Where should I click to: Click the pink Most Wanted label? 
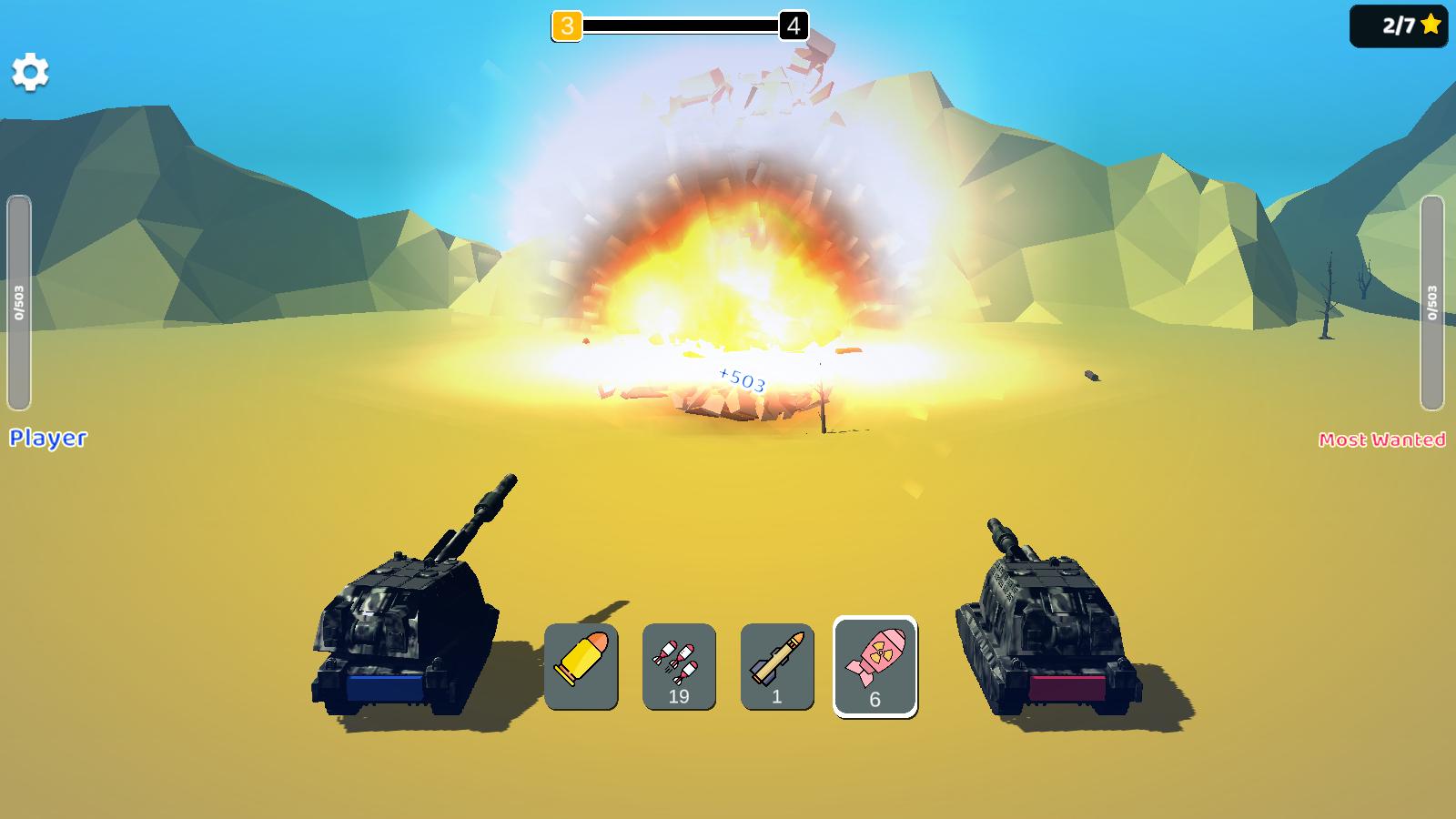[x=1383, y=440]
